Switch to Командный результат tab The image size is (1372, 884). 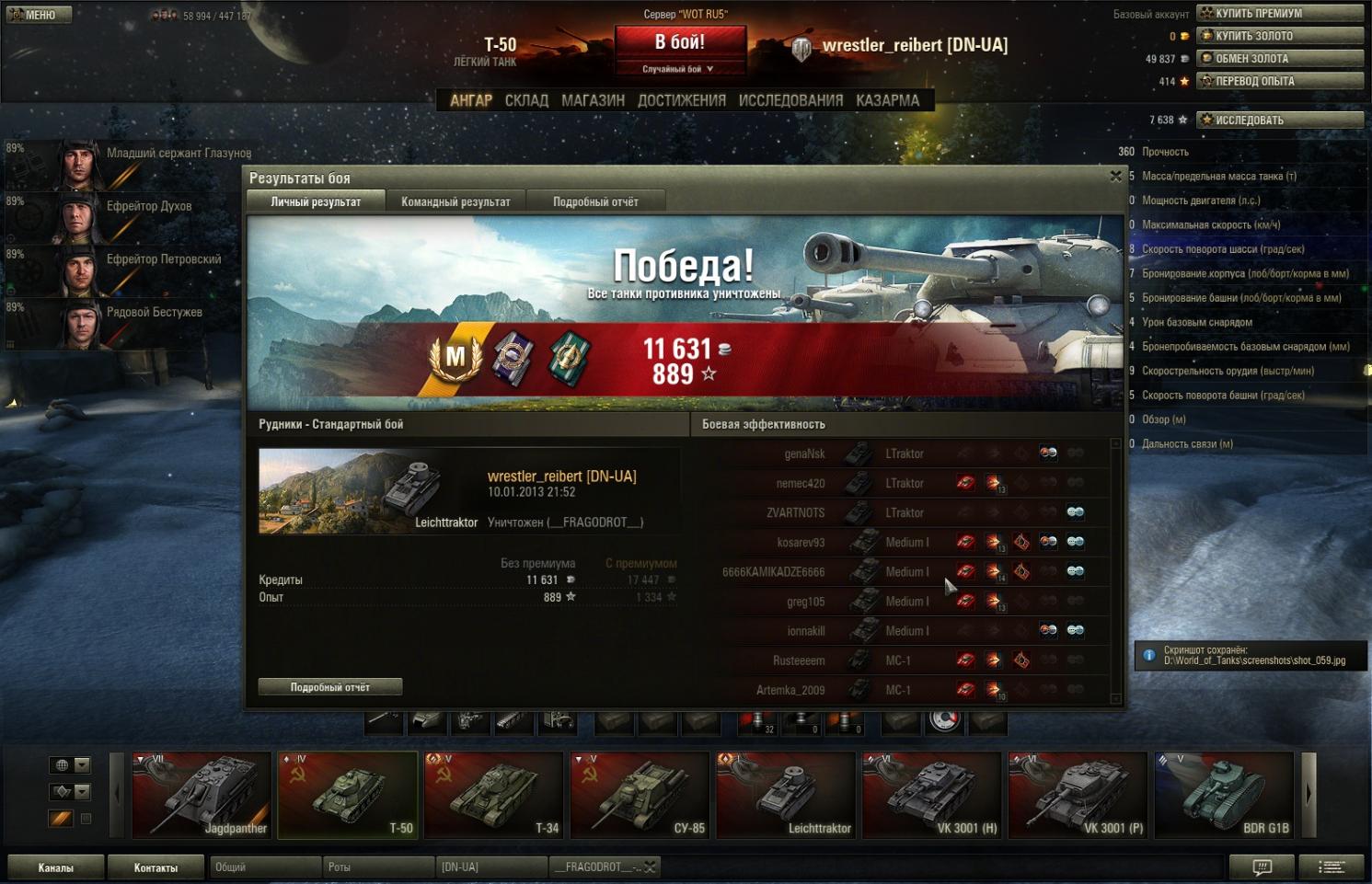[x=455, y=201]
